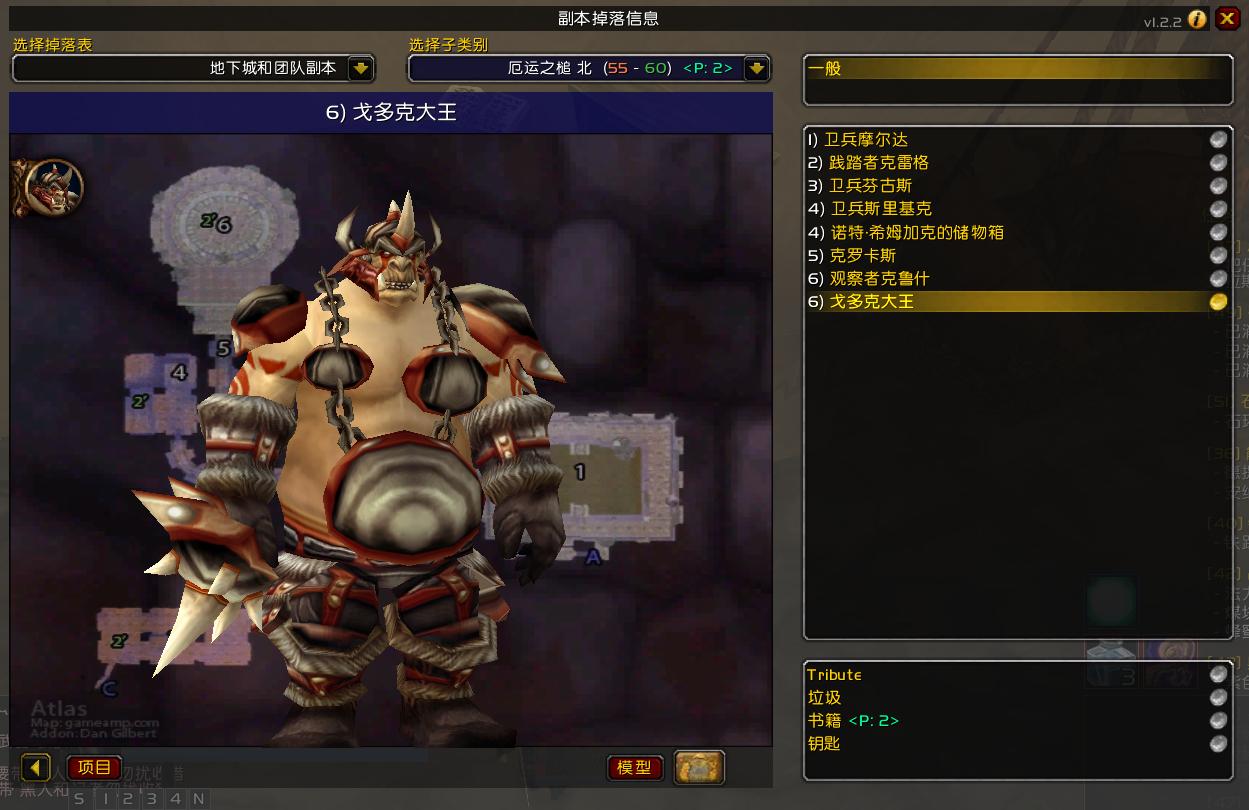Open the subcategory dropdown
1249x810 pixels.
[757, 68]
